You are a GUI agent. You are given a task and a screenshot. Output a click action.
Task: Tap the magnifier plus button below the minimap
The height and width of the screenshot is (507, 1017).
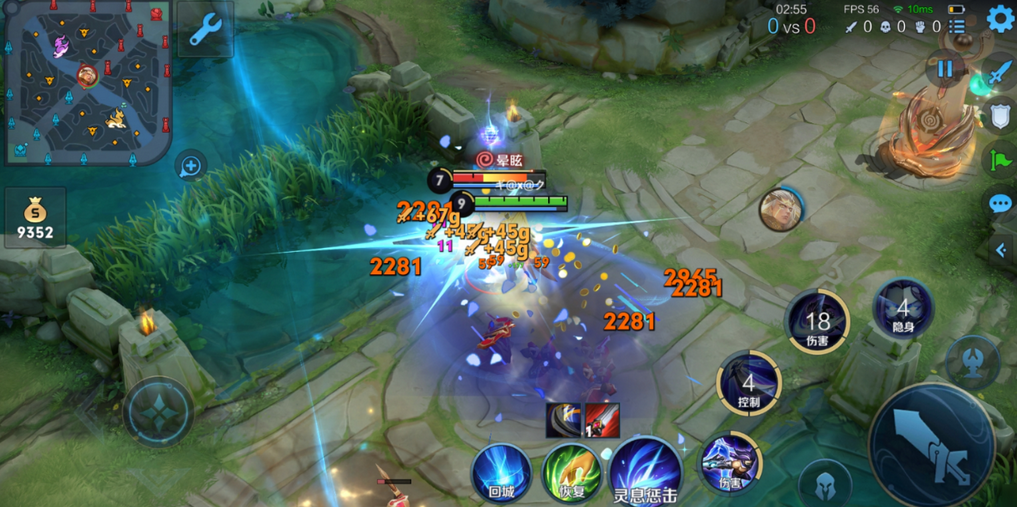pos(190,166)
